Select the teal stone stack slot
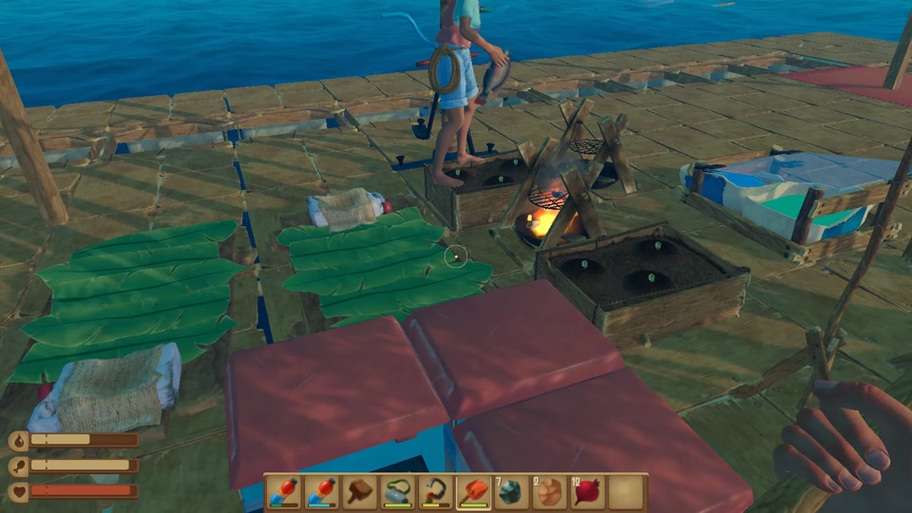This screenshot has height=513, width=912. click(x=512, y=492)
